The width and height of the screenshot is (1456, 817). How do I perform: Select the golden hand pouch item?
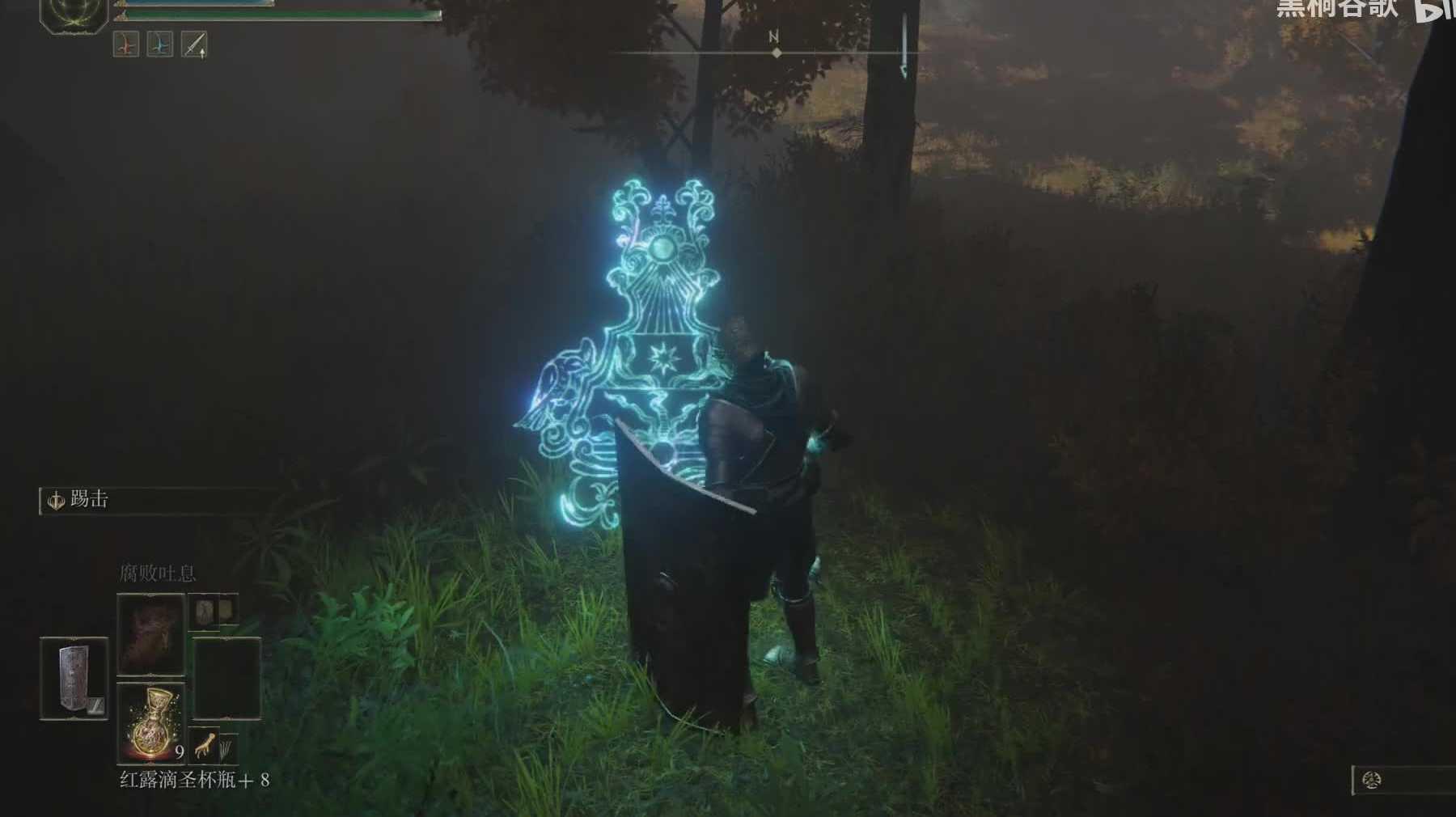tap(207, 745)
